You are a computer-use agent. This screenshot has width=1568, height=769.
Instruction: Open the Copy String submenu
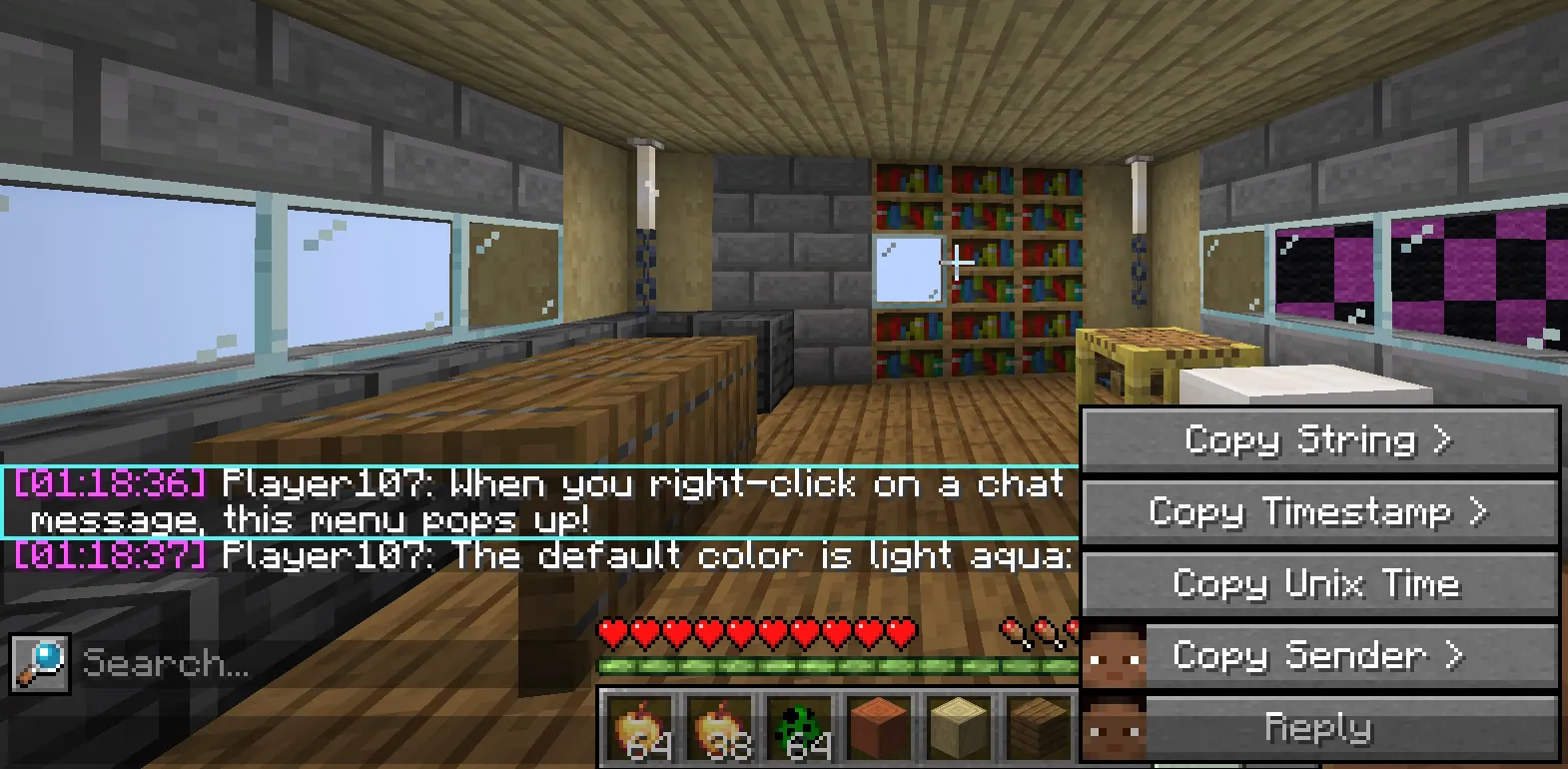tap(1319, 440)
